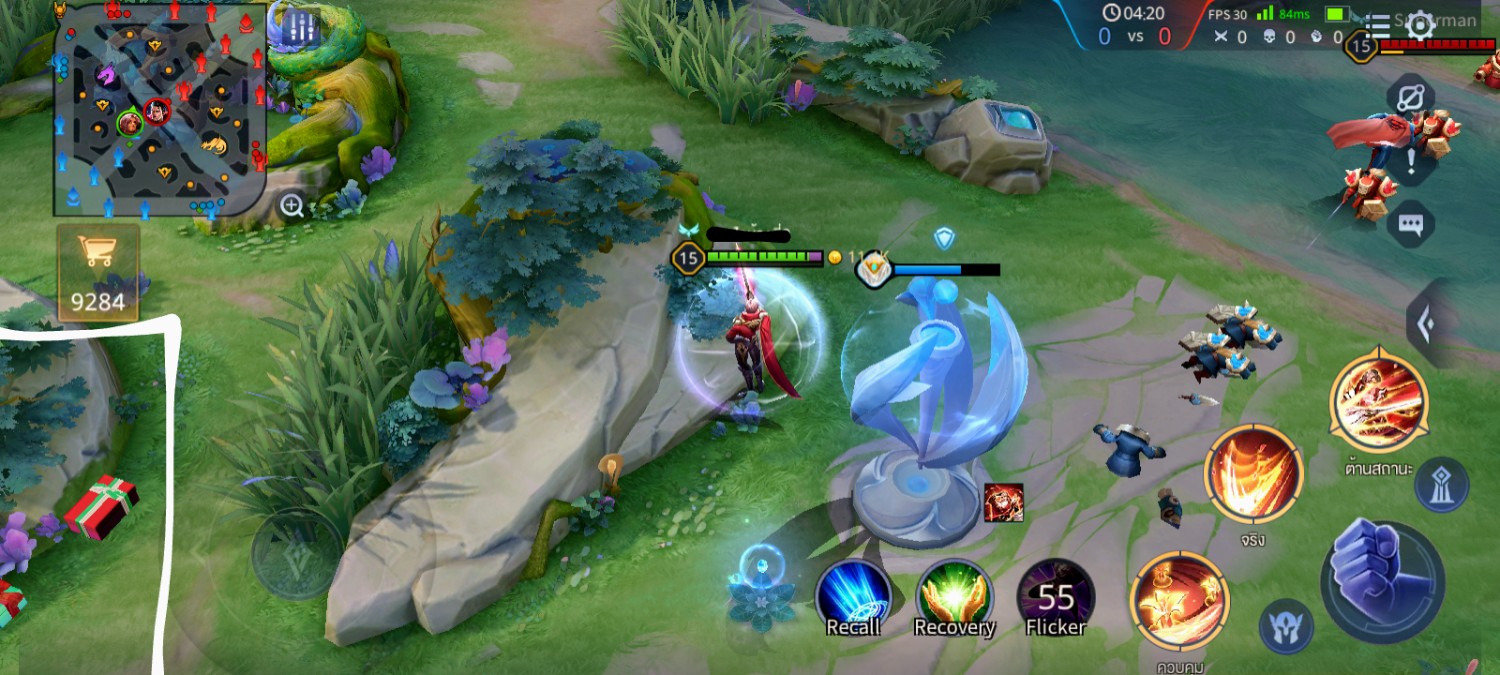The image size is (1500, 675).
Task: Open the equalizer-style stats panel icon
Action: [299, 30]
